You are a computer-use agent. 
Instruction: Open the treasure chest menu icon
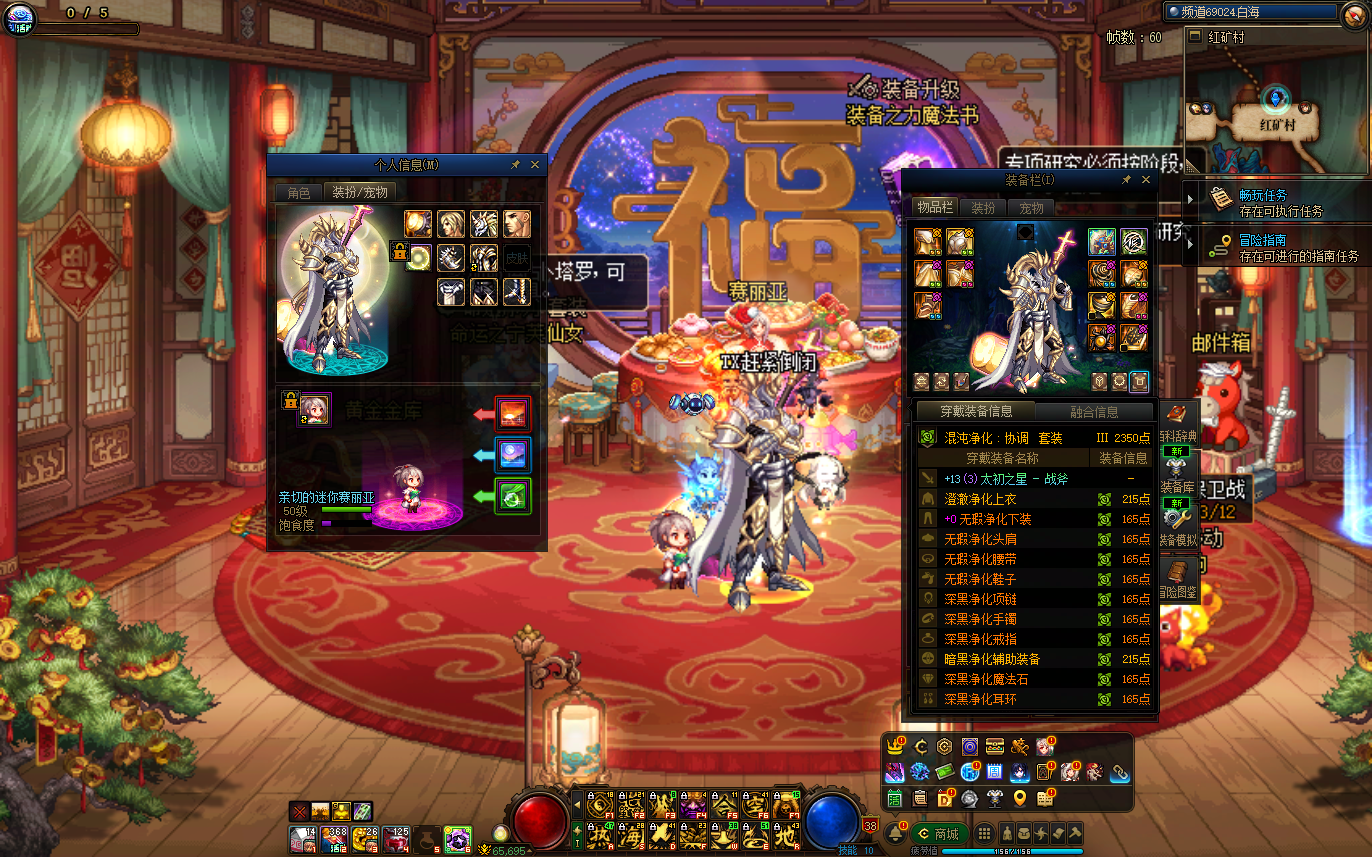click(994, 746)
